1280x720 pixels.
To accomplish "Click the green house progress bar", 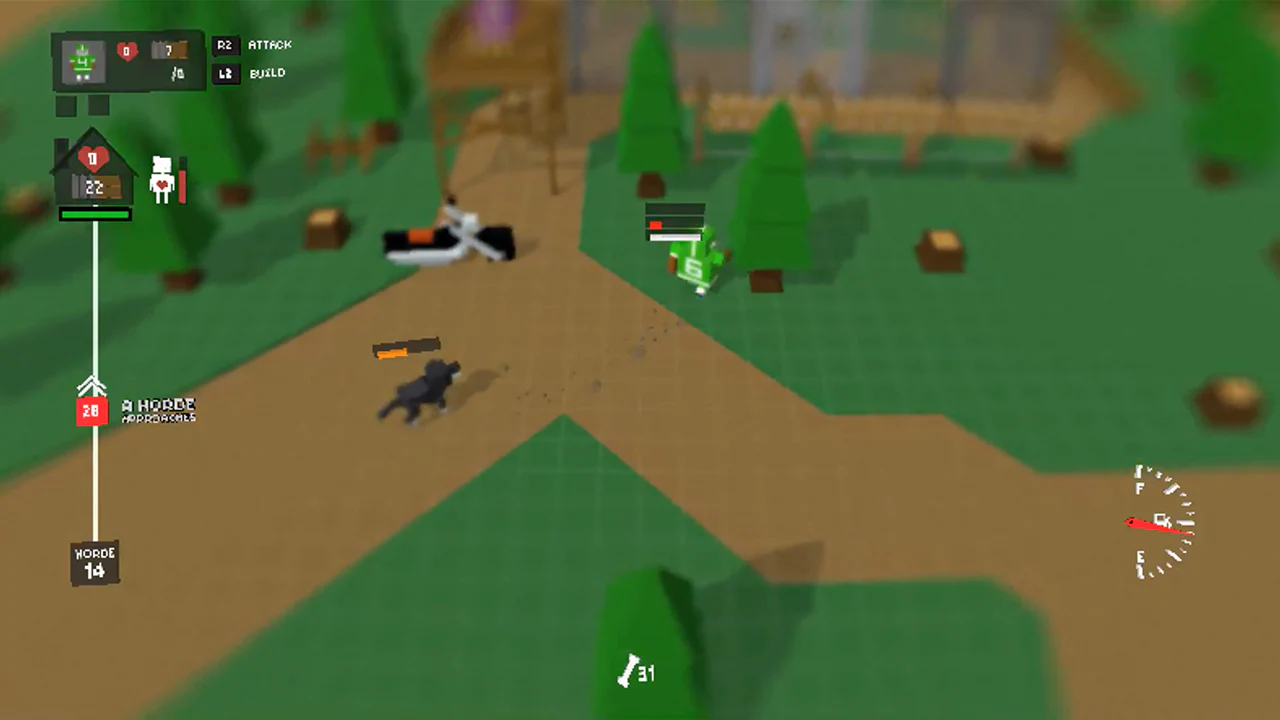I will pos(95,213).
